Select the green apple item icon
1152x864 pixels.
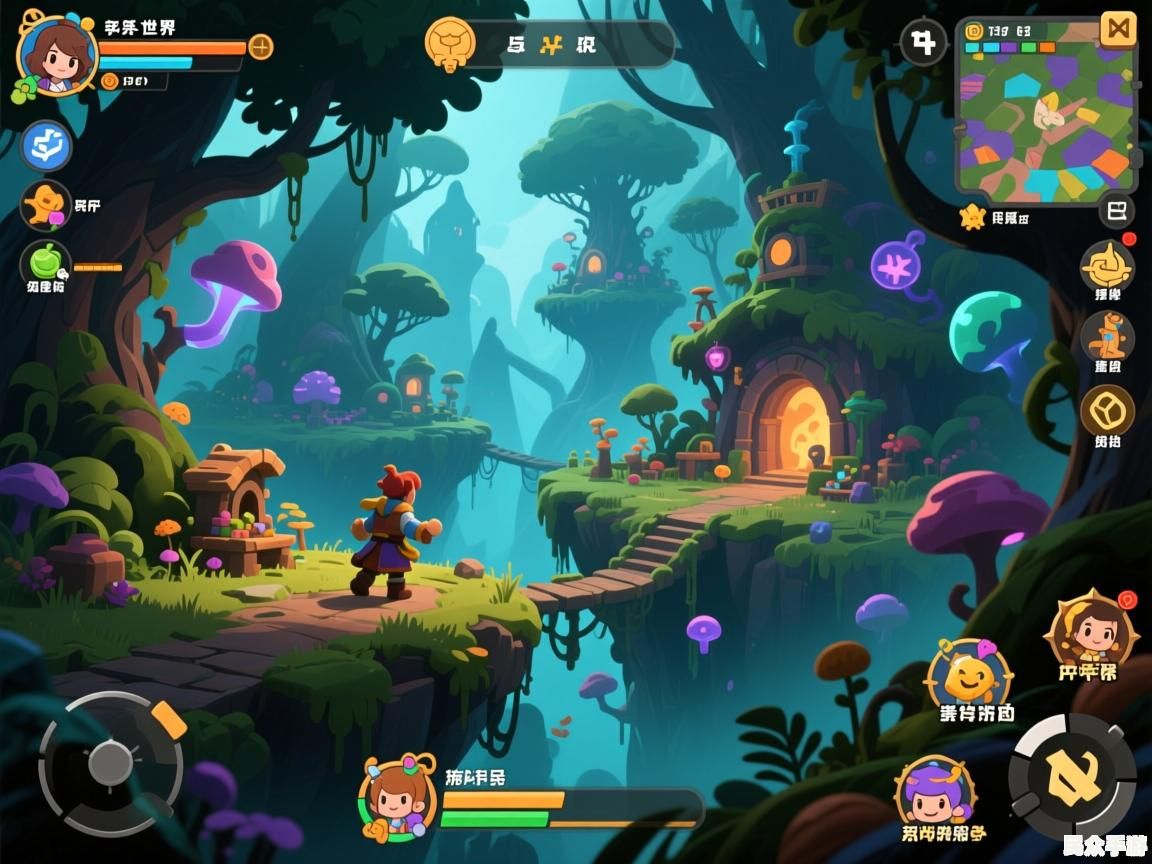coord(45,263)
